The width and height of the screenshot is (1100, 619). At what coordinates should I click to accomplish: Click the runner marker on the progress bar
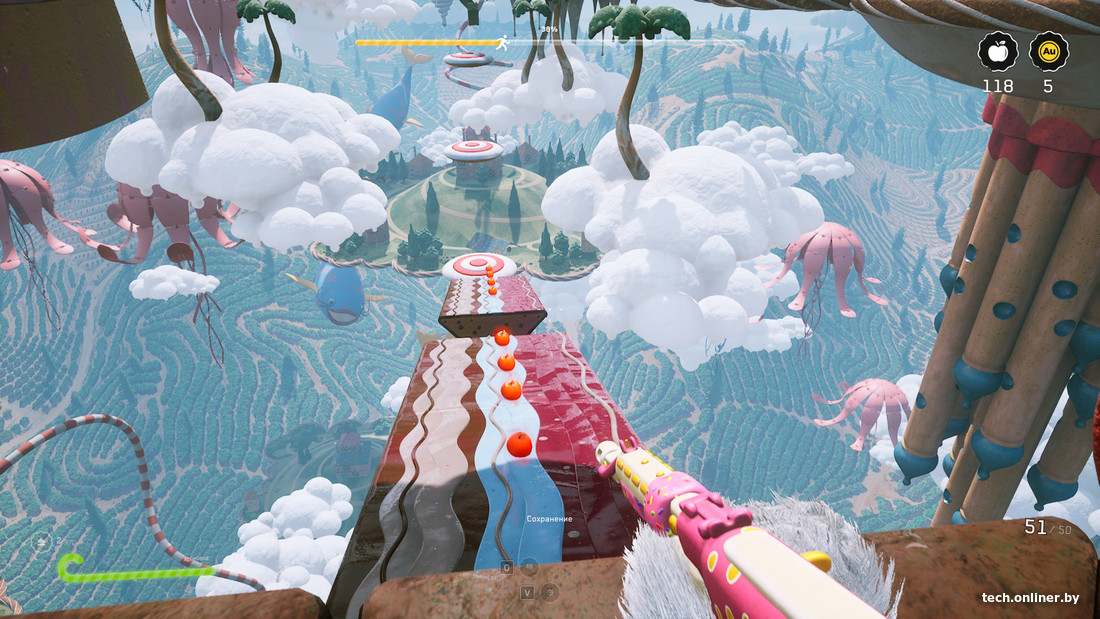502,43
